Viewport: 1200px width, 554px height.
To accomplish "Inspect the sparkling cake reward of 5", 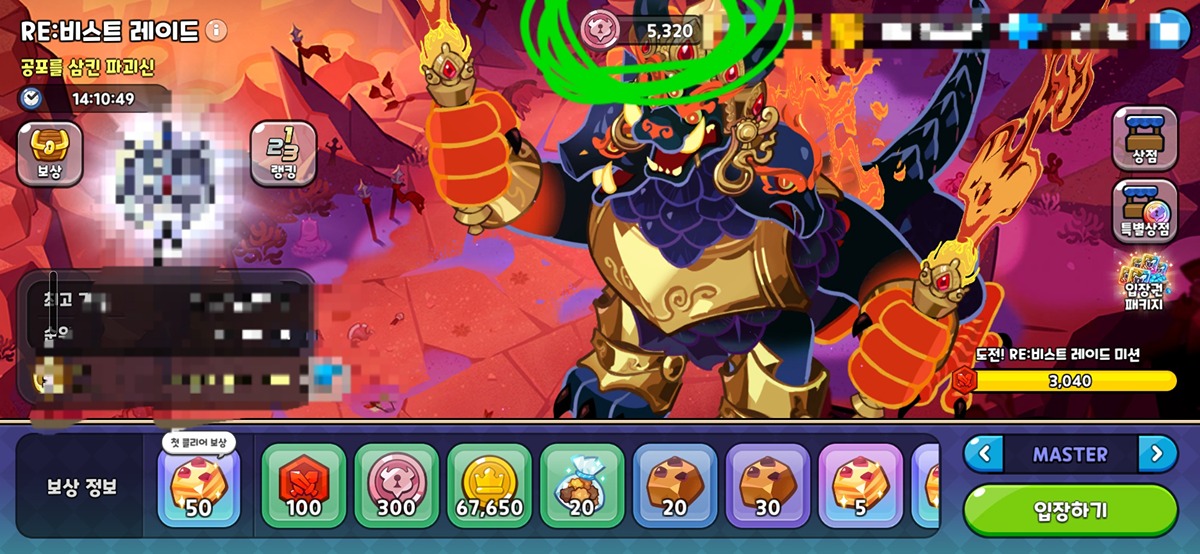I will (x=860, y=485).
